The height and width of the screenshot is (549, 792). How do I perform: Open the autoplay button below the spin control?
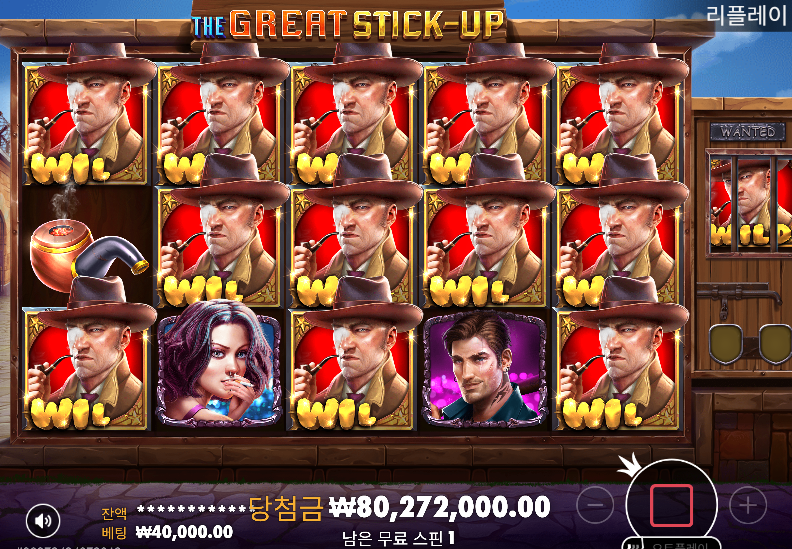click(x=671, y=544)
